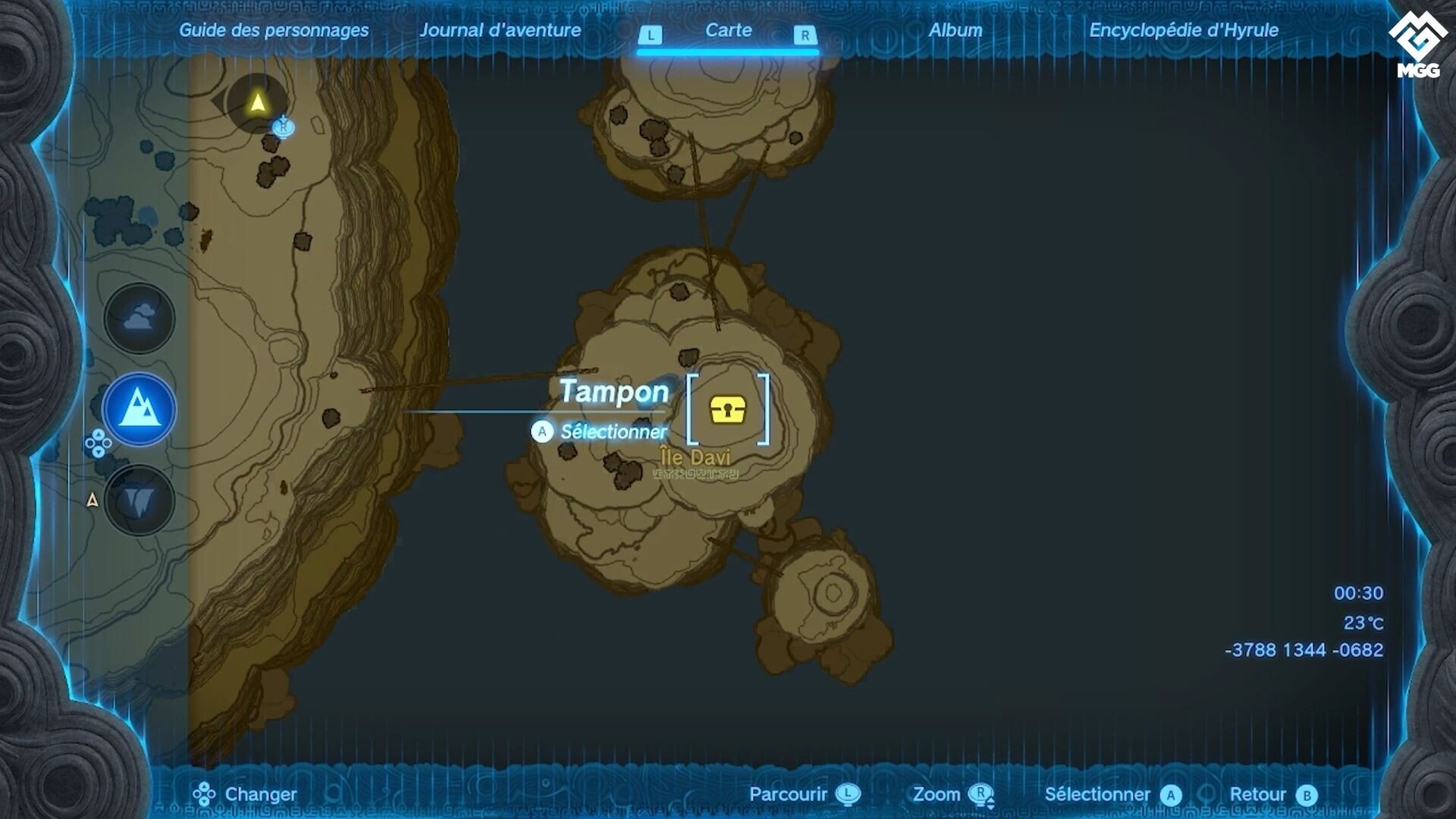1456x819 pixels.
Task: Click the Île Davi location label
Action: [695, 457]
